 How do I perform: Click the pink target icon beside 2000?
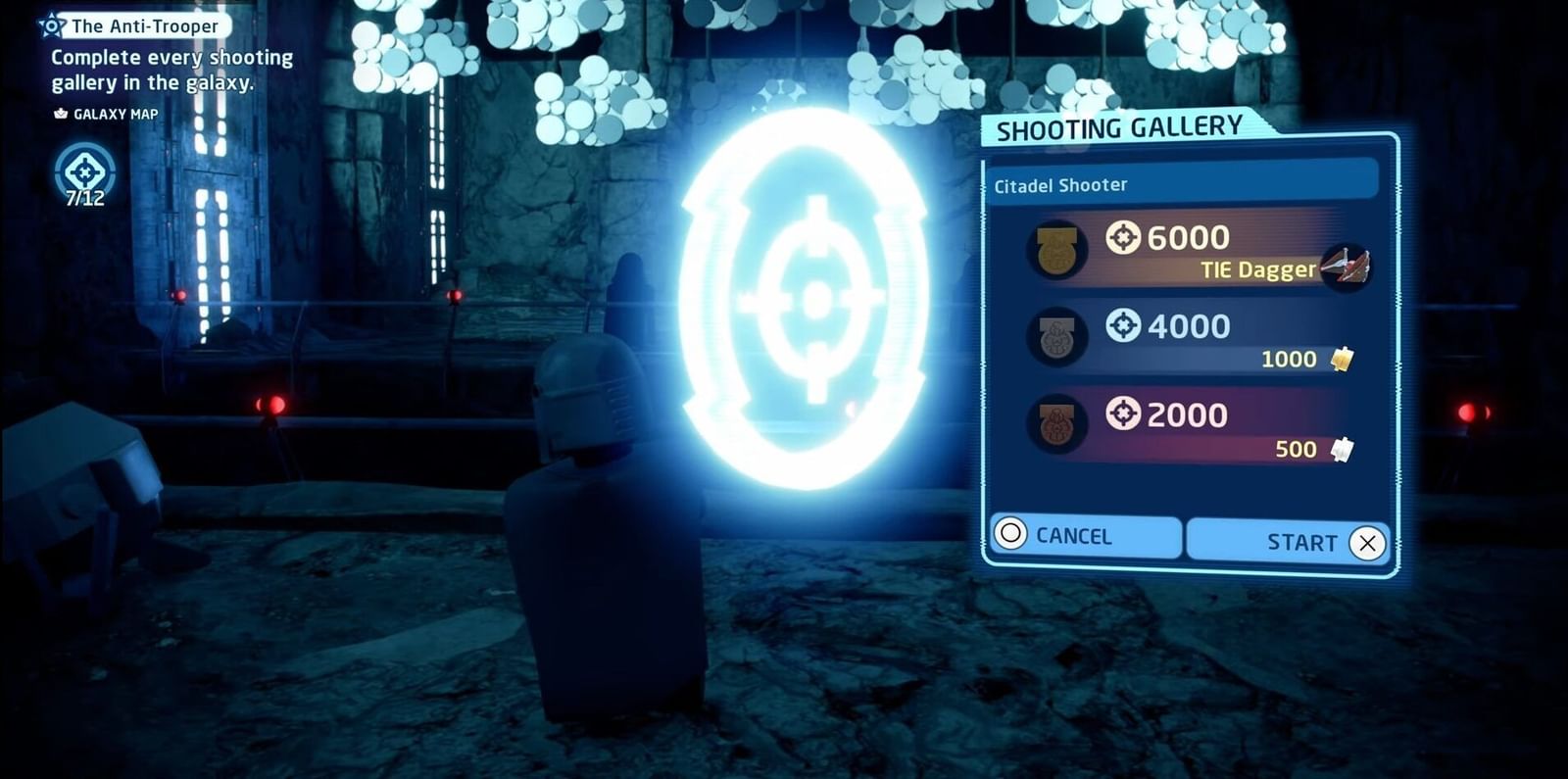point(1125,414)
